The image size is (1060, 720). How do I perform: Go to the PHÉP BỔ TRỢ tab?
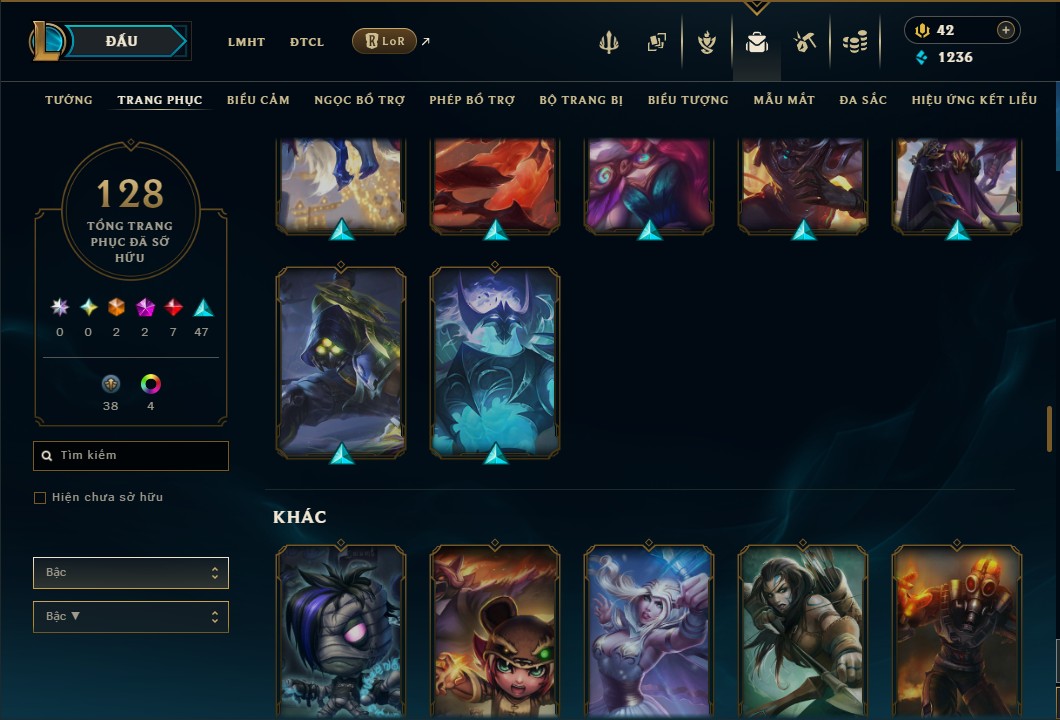(x=472, y=100)
